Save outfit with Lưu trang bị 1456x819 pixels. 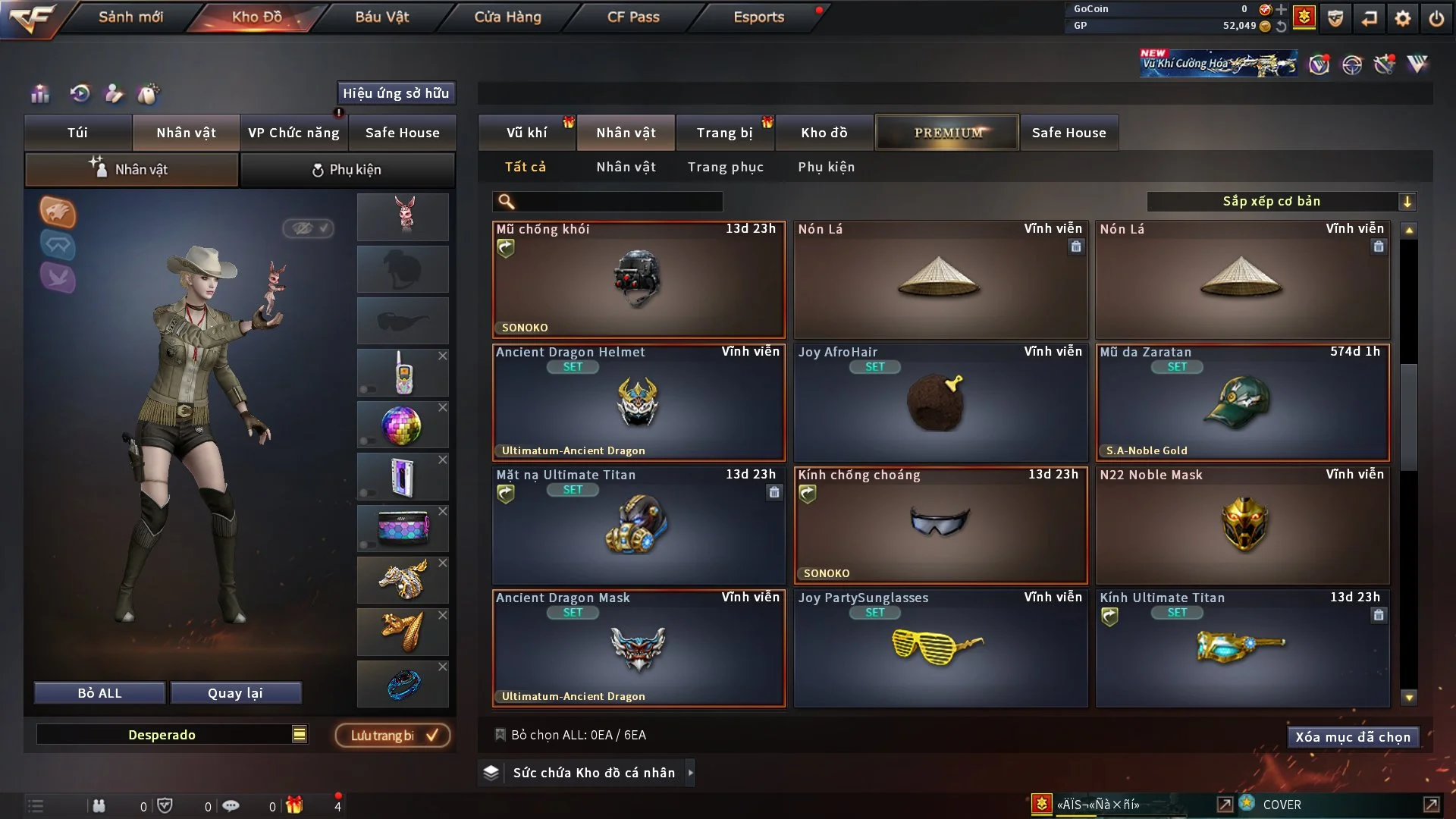(393, 736)
